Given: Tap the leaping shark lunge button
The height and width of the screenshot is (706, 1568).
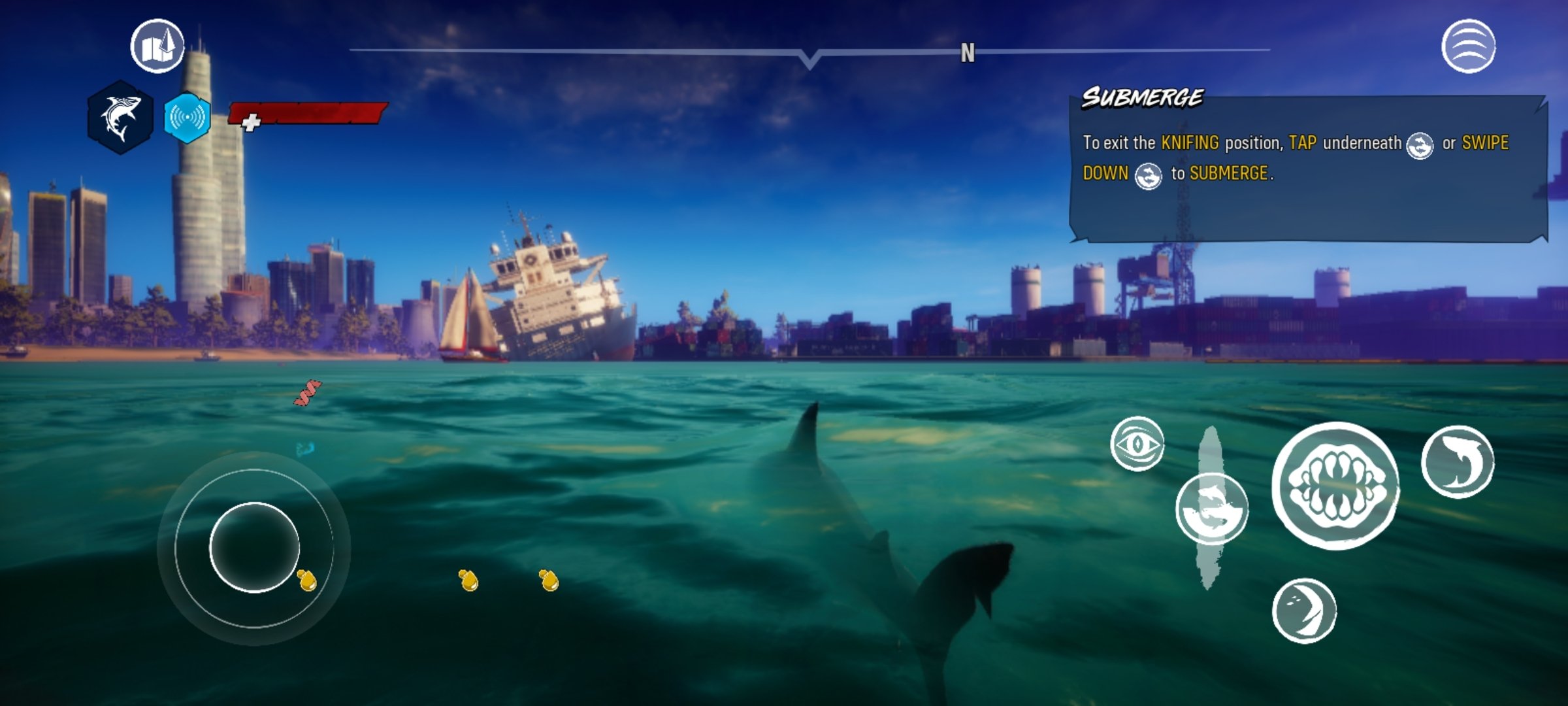Looking at the screenshot, I should coord(1458,462).
